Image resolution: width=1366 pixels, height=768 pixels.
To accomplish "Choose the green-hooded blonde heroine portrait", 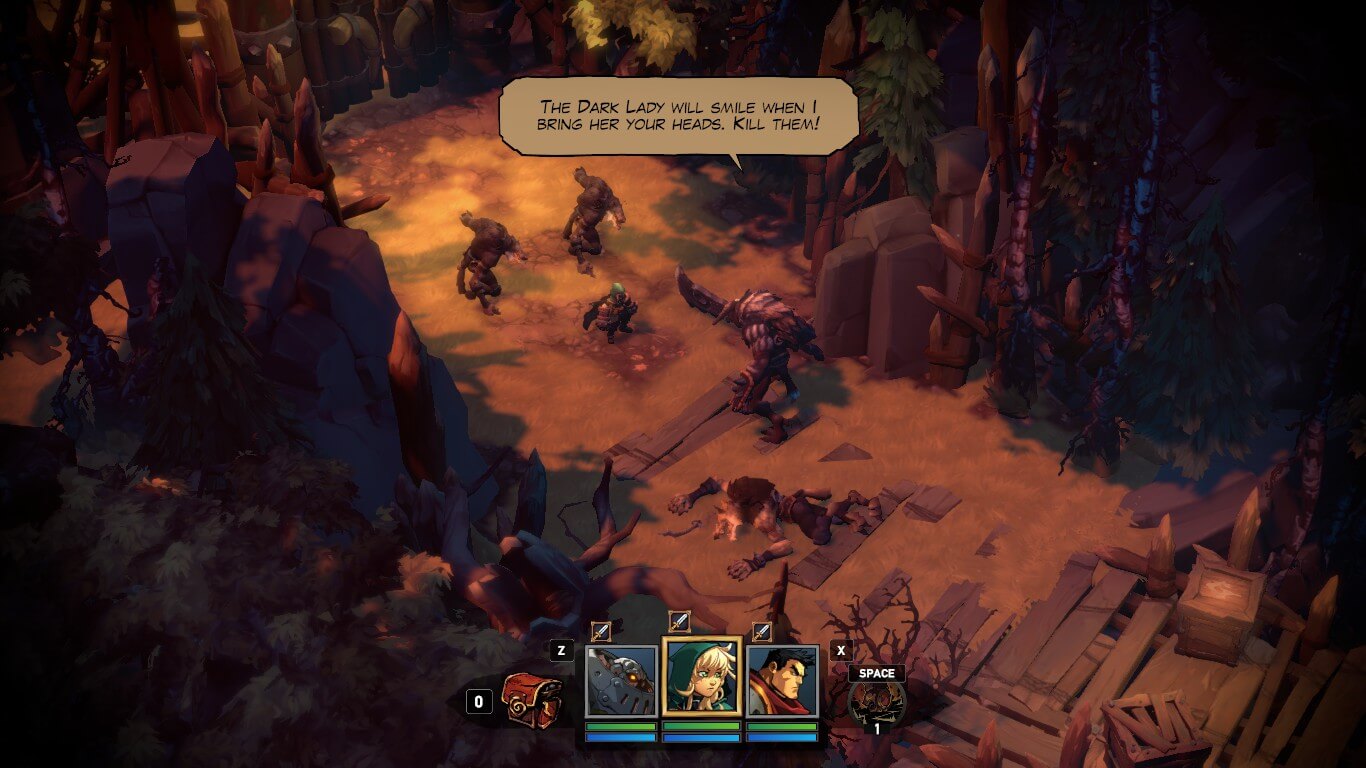I will 701,677.
